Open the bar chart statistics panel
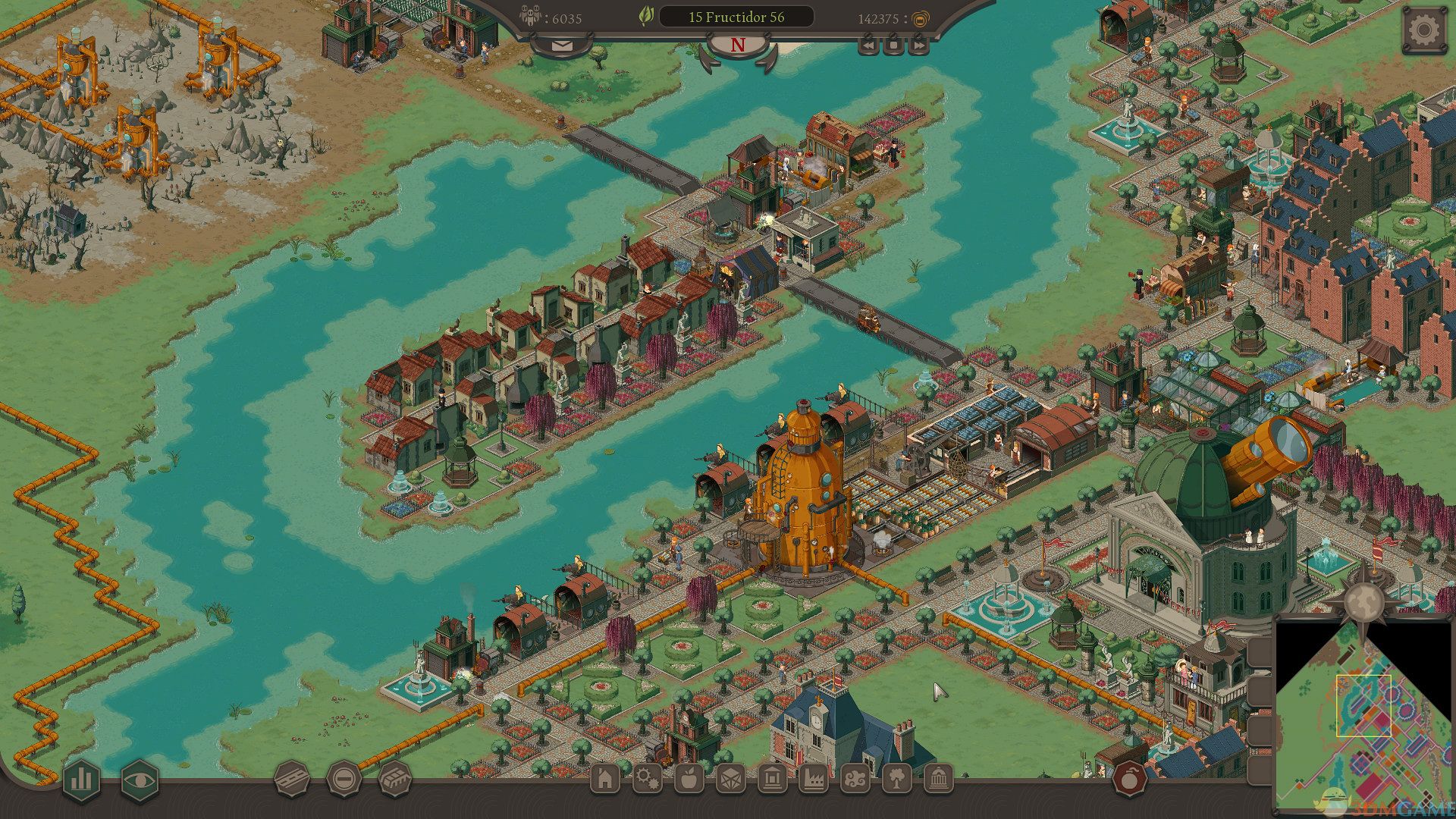 81,780
